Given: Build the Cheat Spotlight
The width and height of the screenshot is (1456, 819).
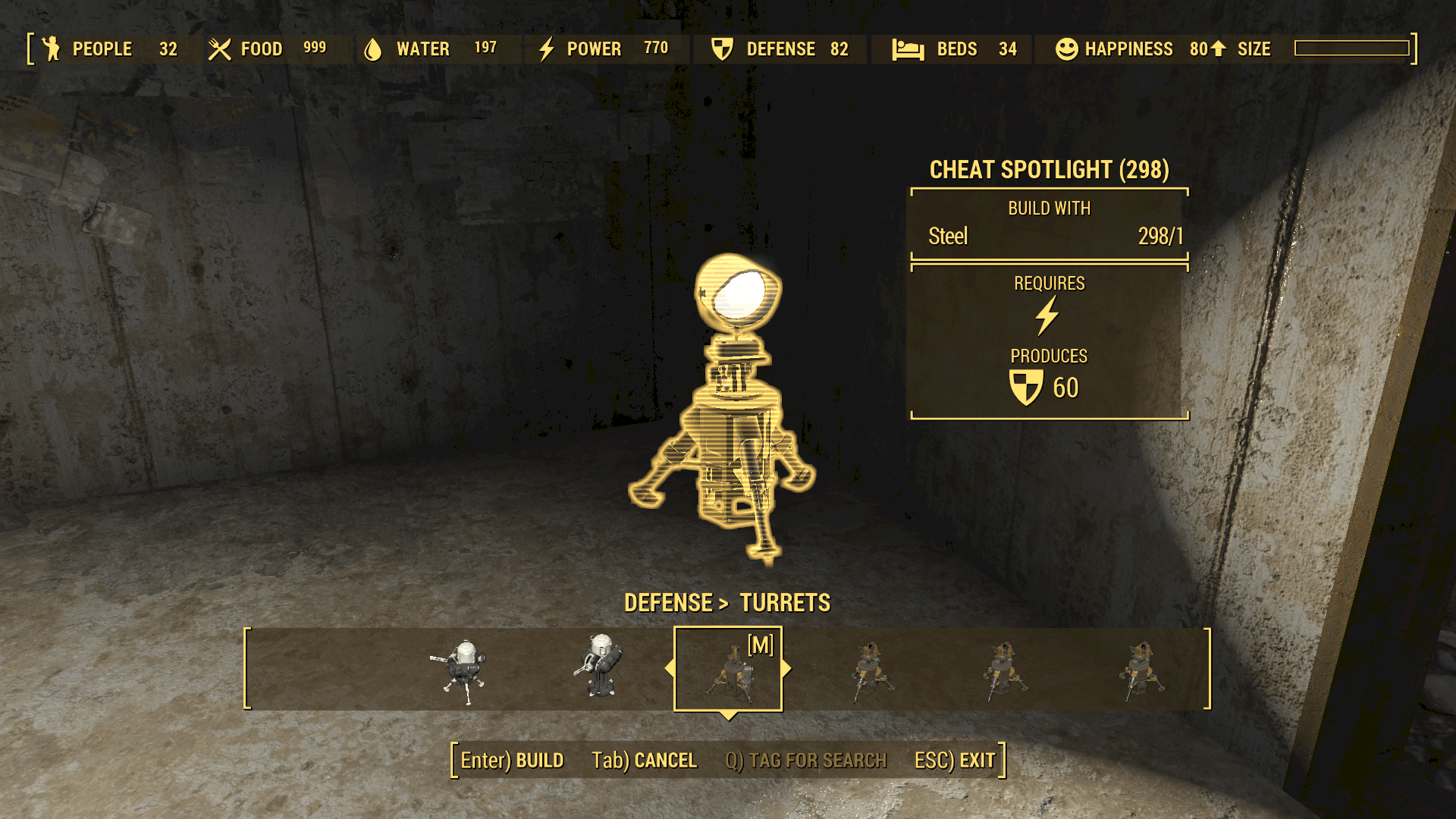Looking at the screenshot, I should point(512,760).
